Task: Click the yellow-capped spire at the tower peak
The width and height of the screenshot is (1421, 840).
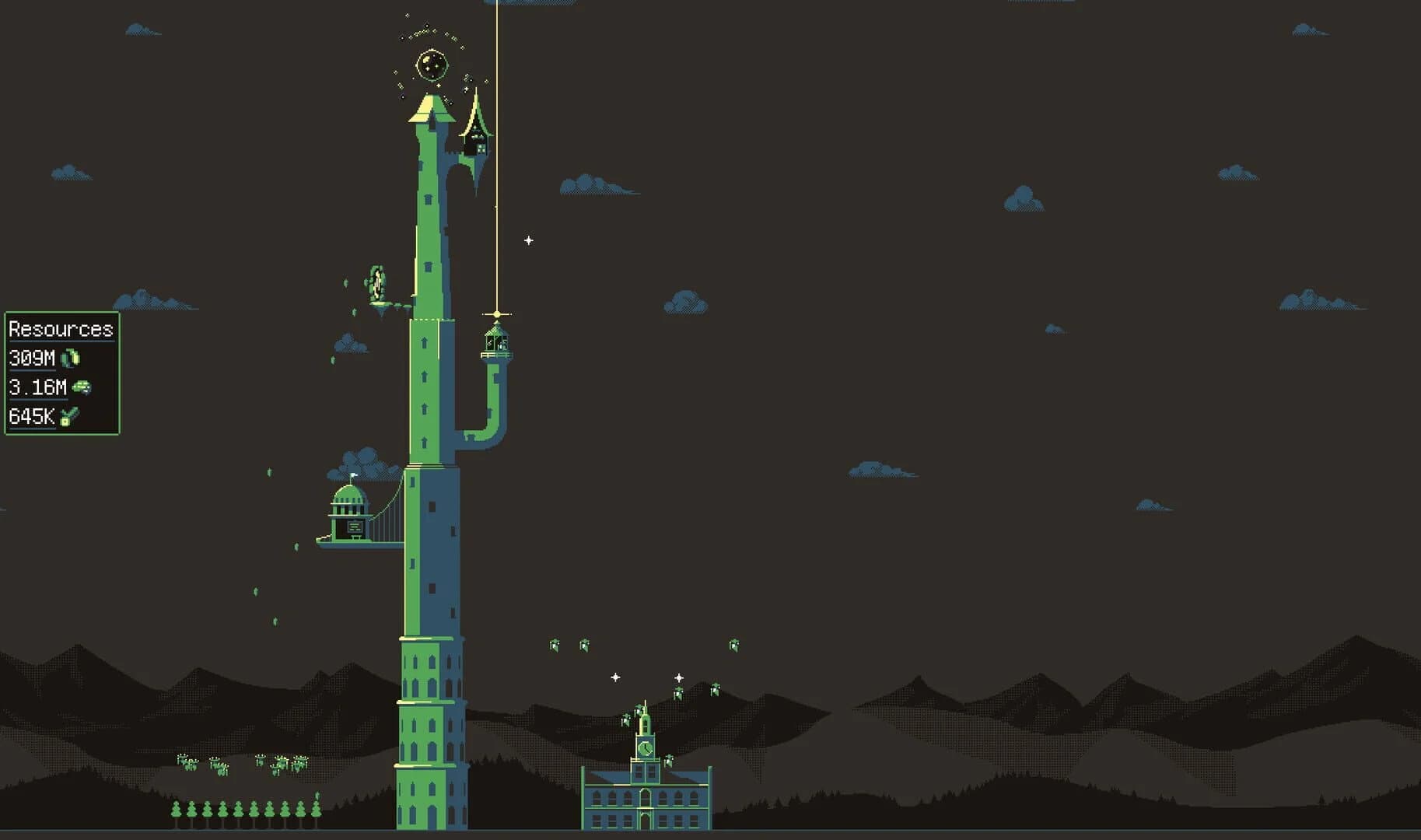Action: 431,111
